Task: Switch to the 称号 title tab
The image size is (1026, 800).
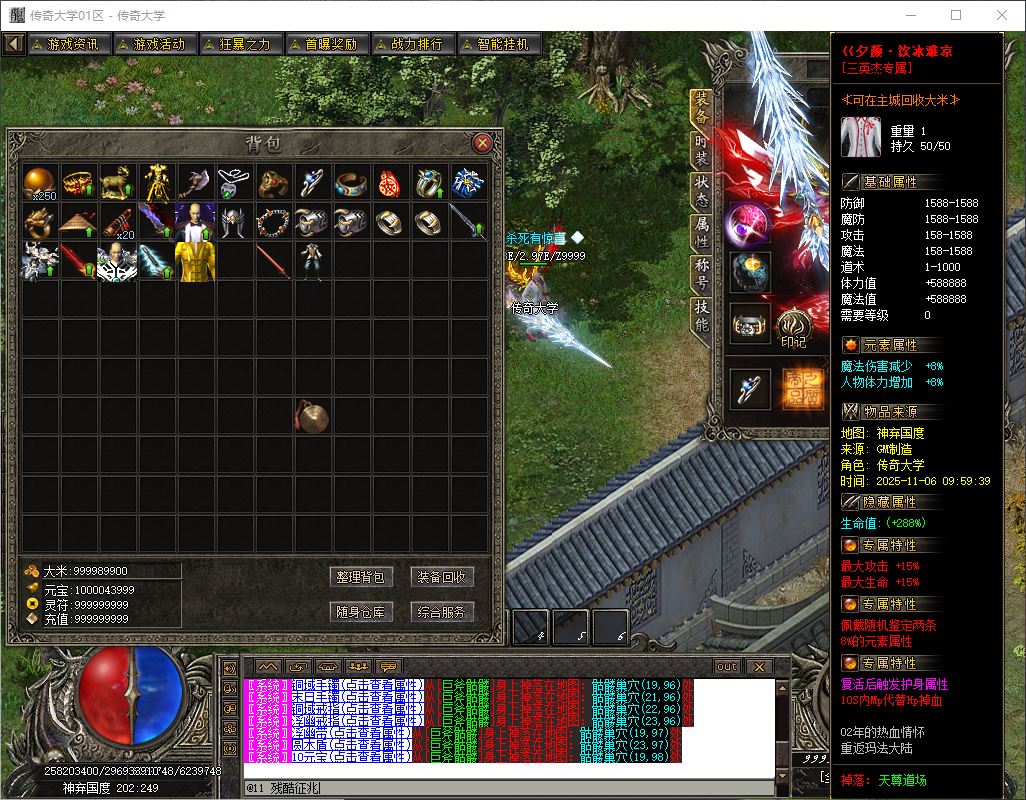Action: pyautogui.click(x=702, y=274)
